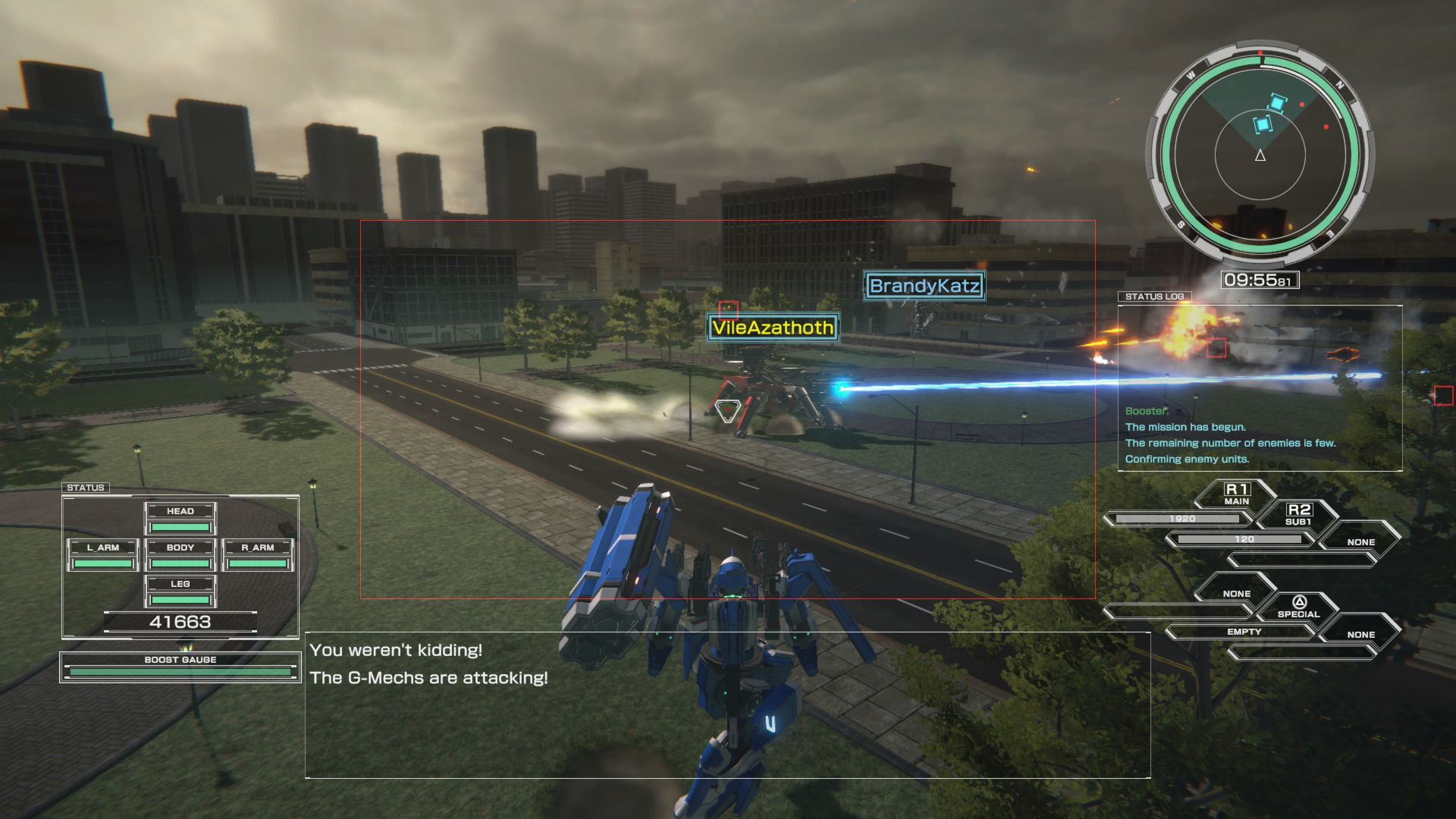Click the HEAD status indicator
1456x819 pixels.
tap(180, 510)
